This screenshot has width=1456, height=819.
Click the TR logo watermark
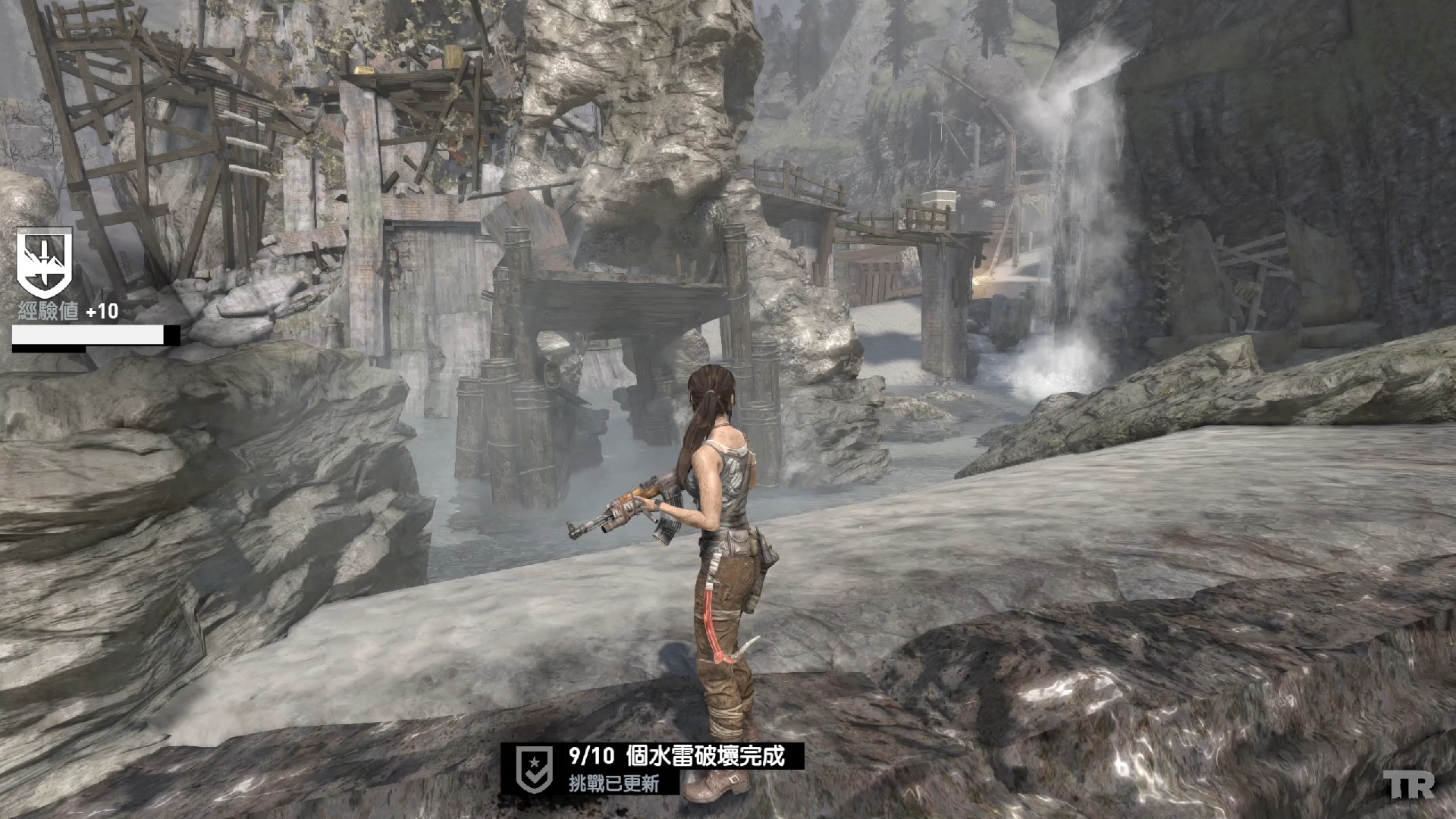[x=1408, y=786]
